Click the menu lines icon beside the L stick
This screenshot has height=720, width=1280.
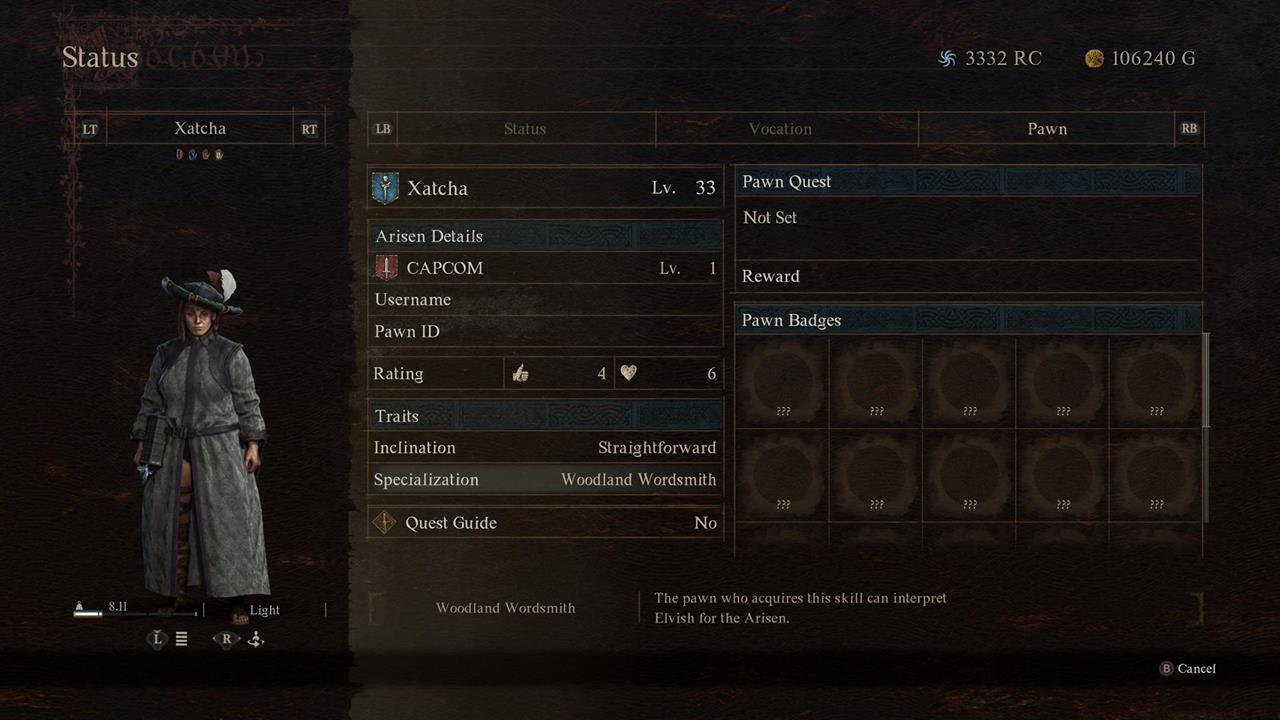click(181, 639)
